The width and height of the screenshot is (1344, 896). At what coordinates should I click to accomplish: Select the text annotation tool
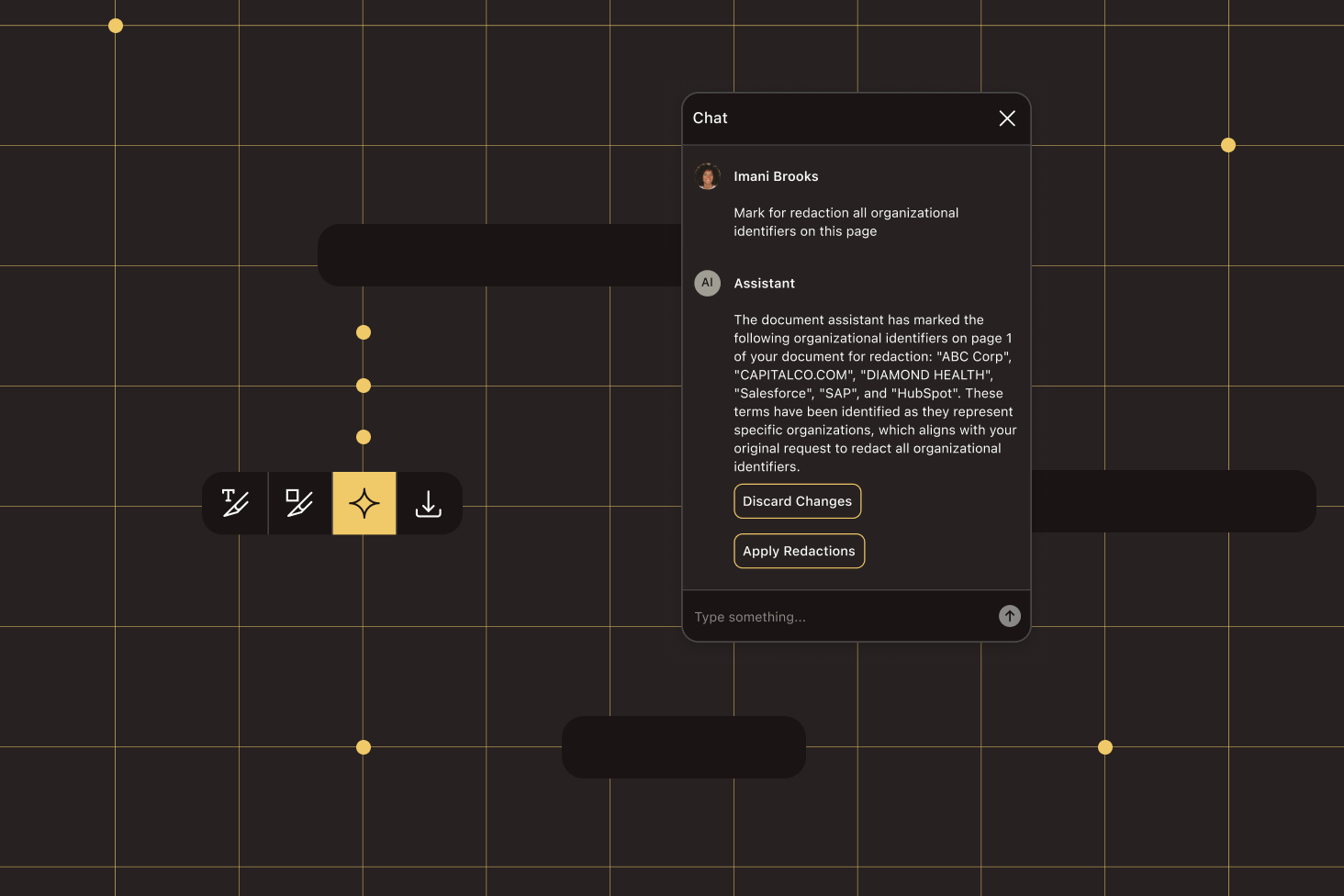[x=235, y=502]
